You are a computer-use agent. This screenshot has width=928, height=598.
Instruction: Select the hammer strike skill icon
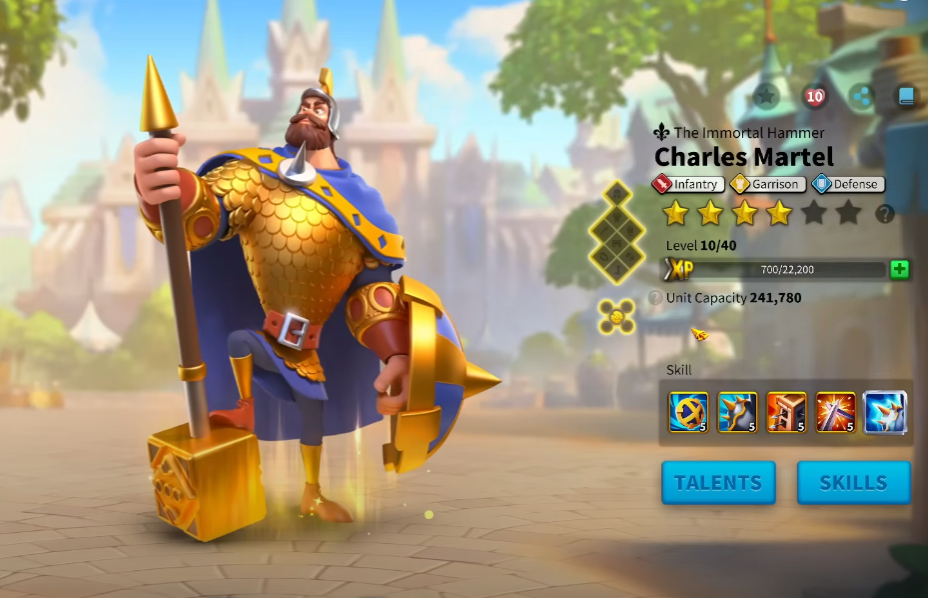(835, 412)
